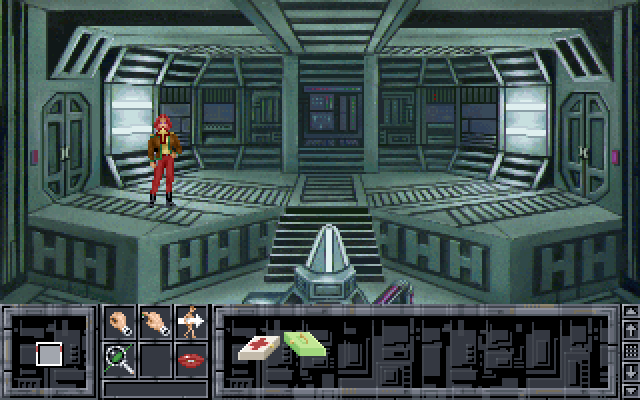The image size is (640, 400).
Task: Choose the red lips talk verb
Action: point(191,357)
